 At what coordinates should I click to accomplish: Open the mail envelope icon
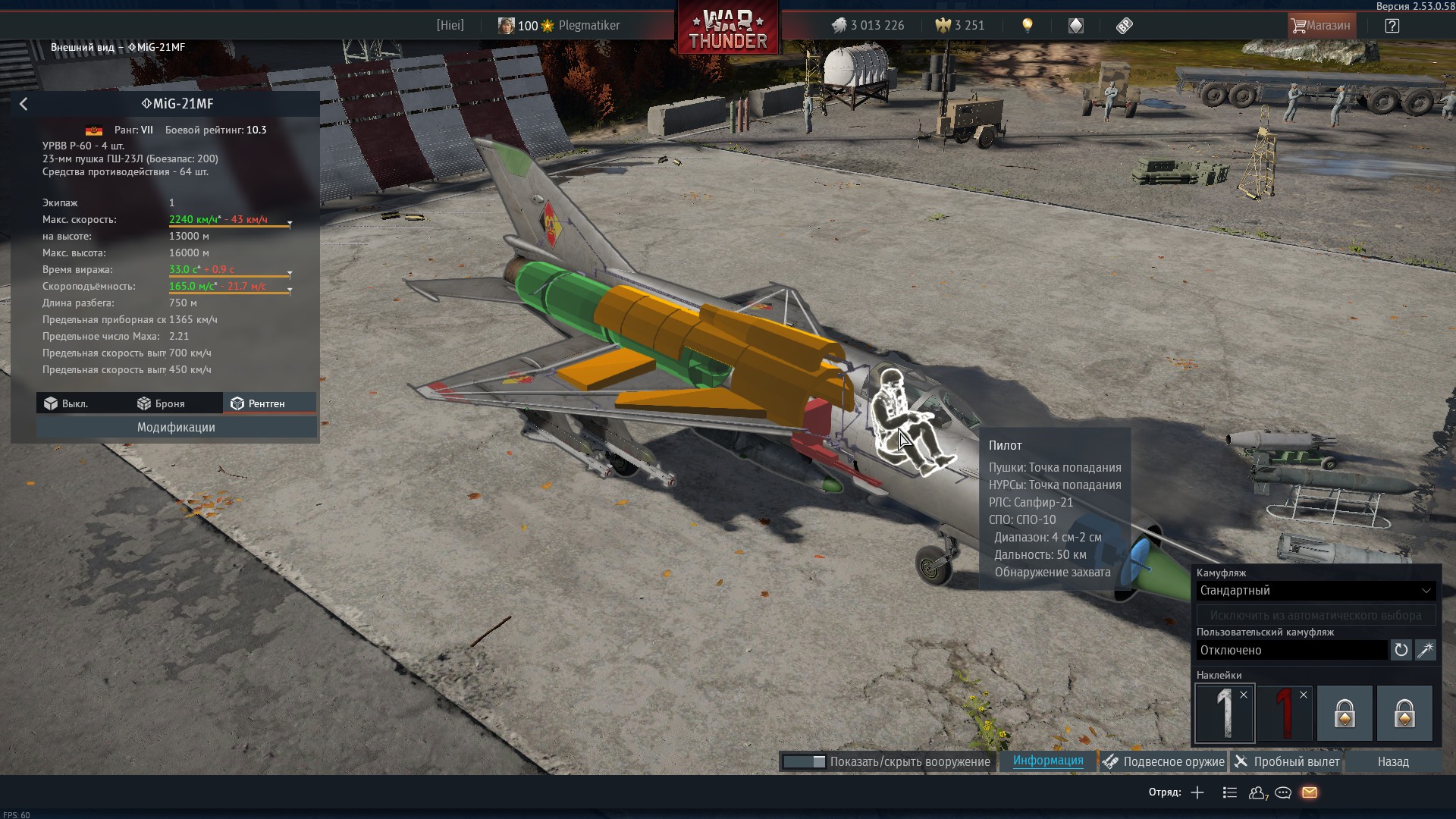[1310, 792]
